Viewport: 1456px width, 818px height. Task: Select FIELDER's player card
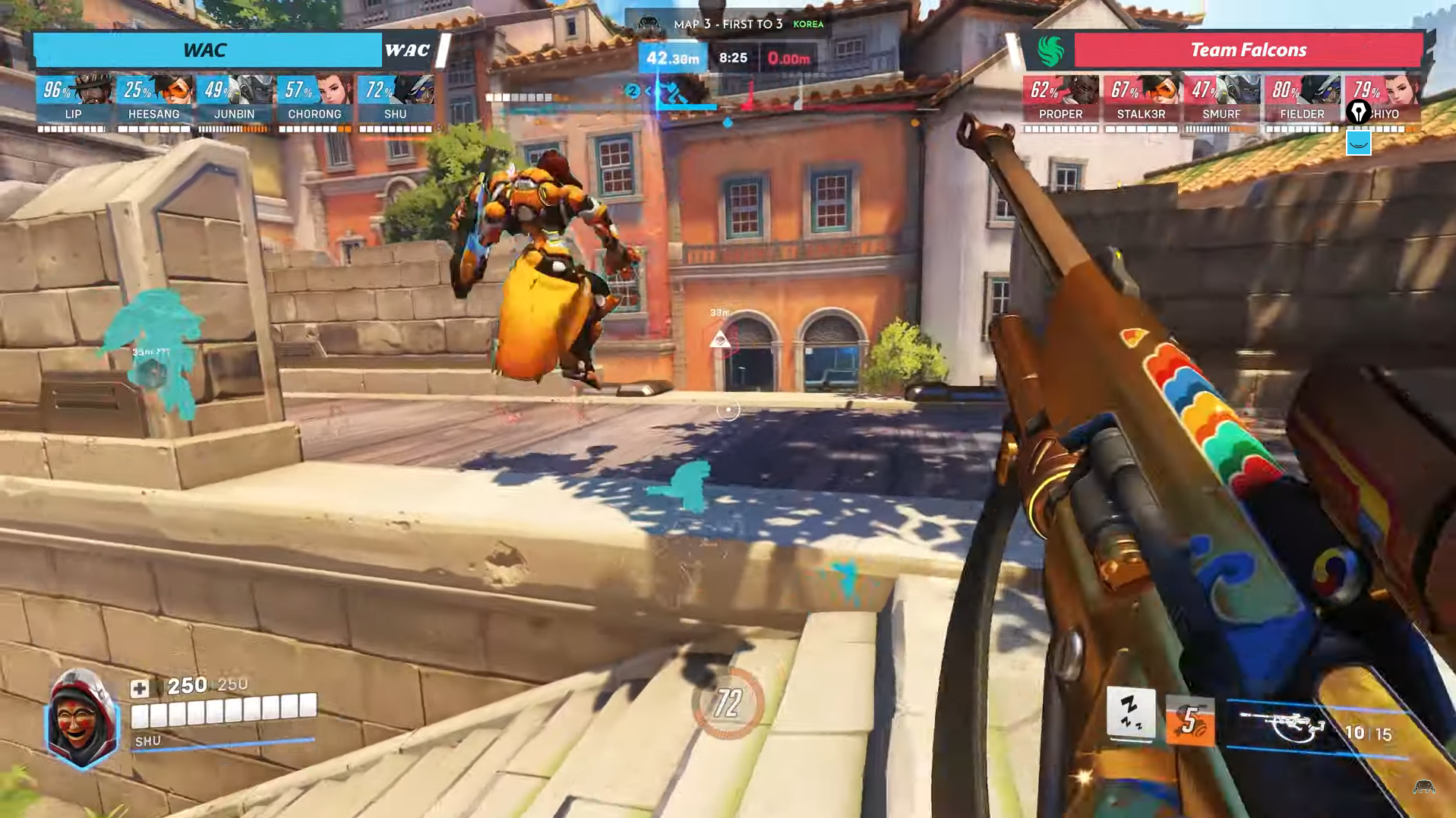[1302, 101]
